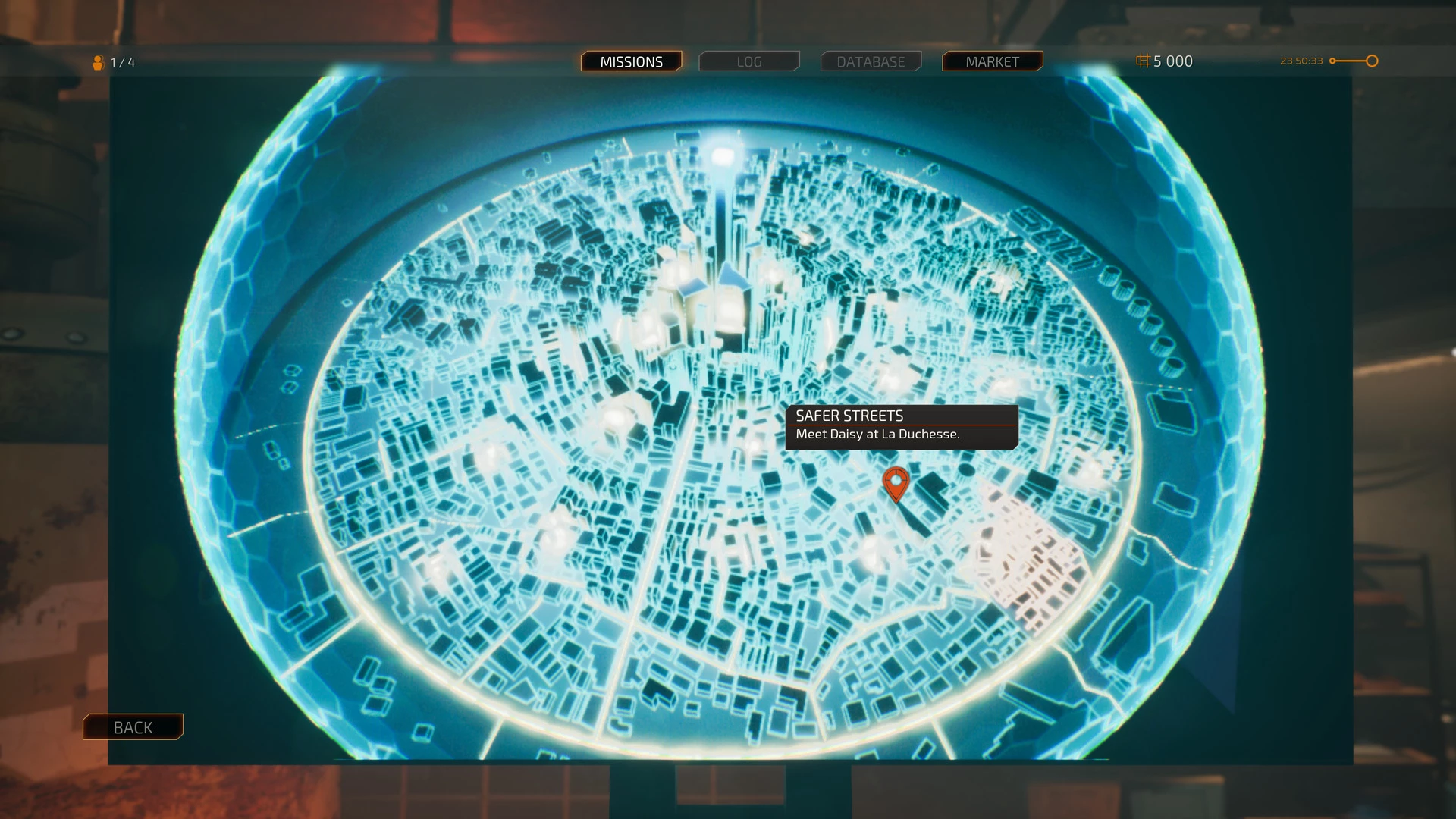Select the orange mission marker on map
The height and width of the screenshot is (819, 1456).
point(896,483)
